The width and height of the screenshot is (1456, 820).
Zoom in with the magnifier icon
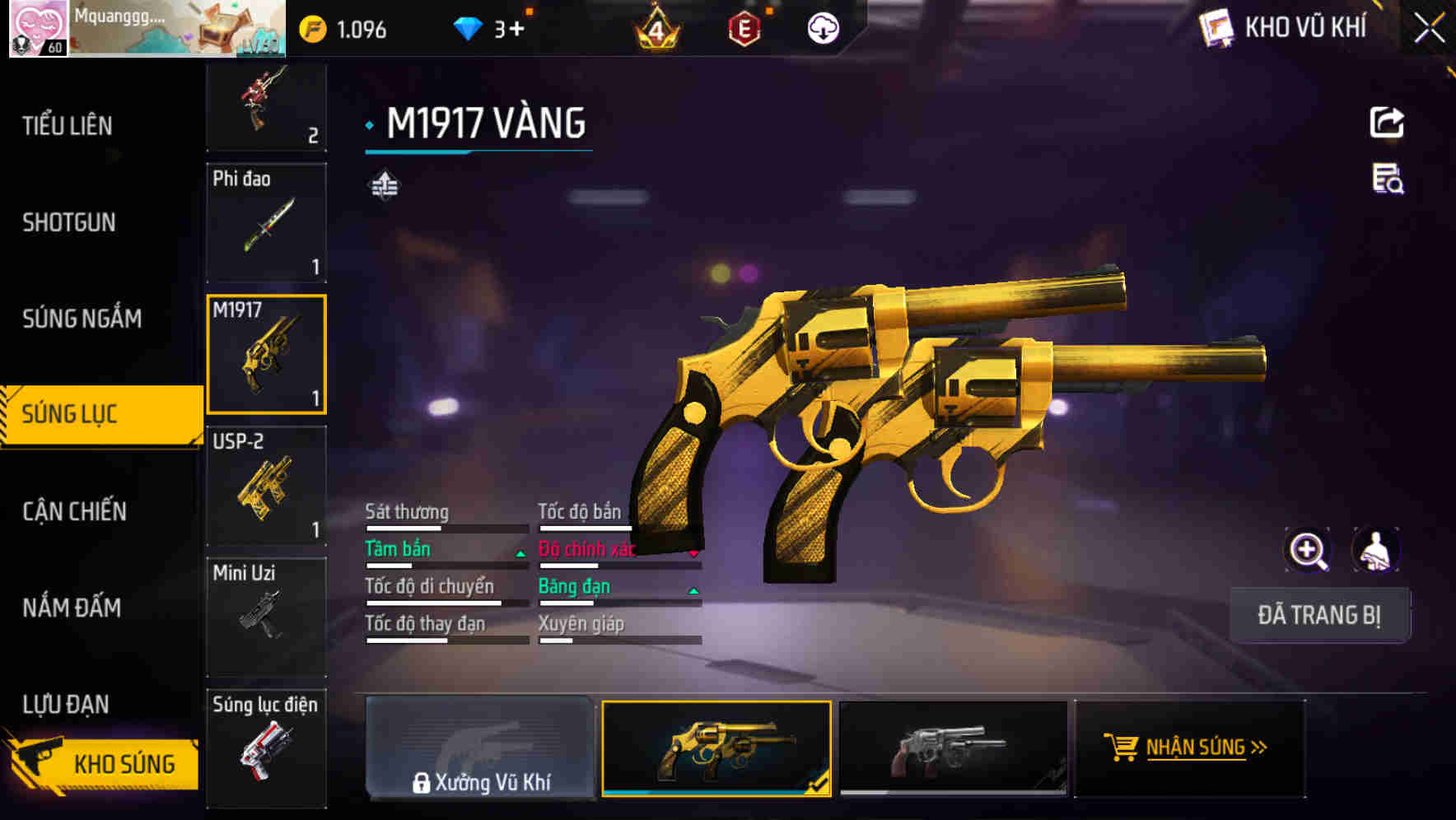[1308, 550]
